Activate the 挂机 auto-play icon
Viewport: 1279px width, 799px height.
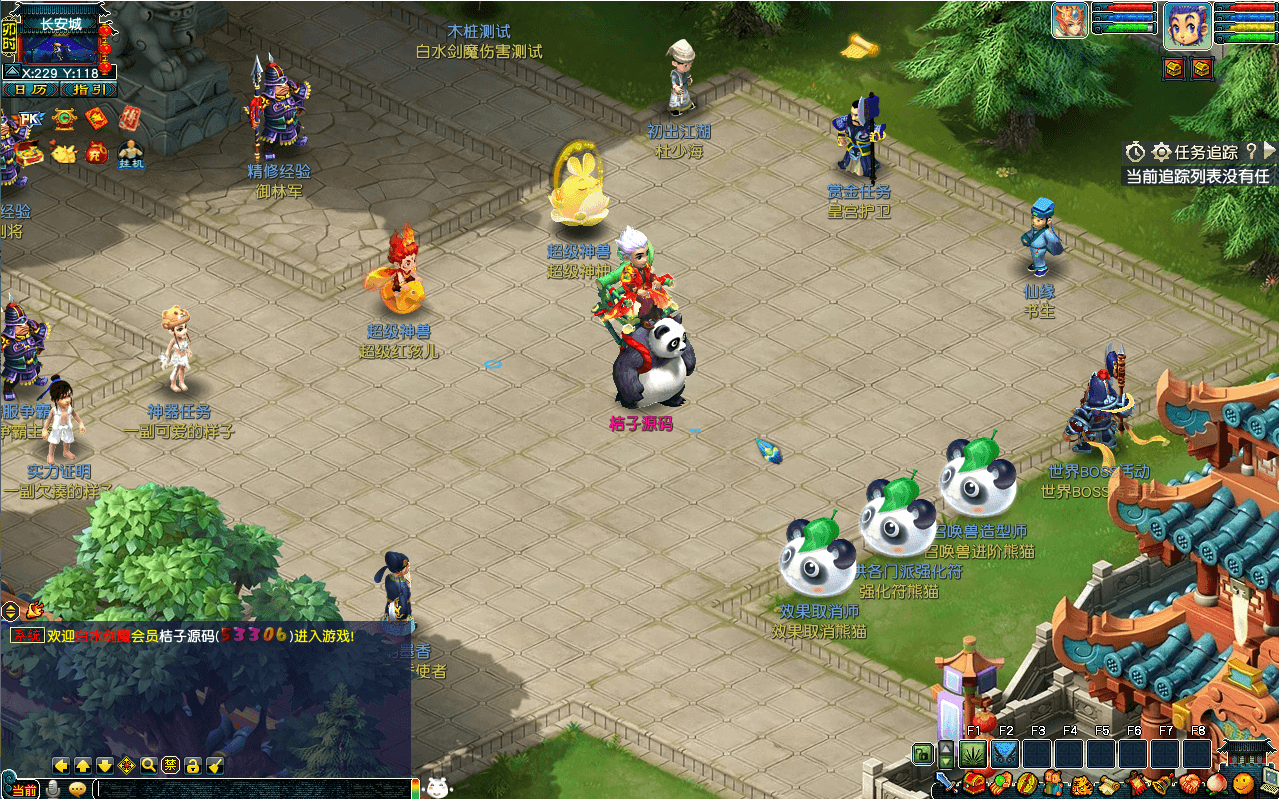point(131,155)
